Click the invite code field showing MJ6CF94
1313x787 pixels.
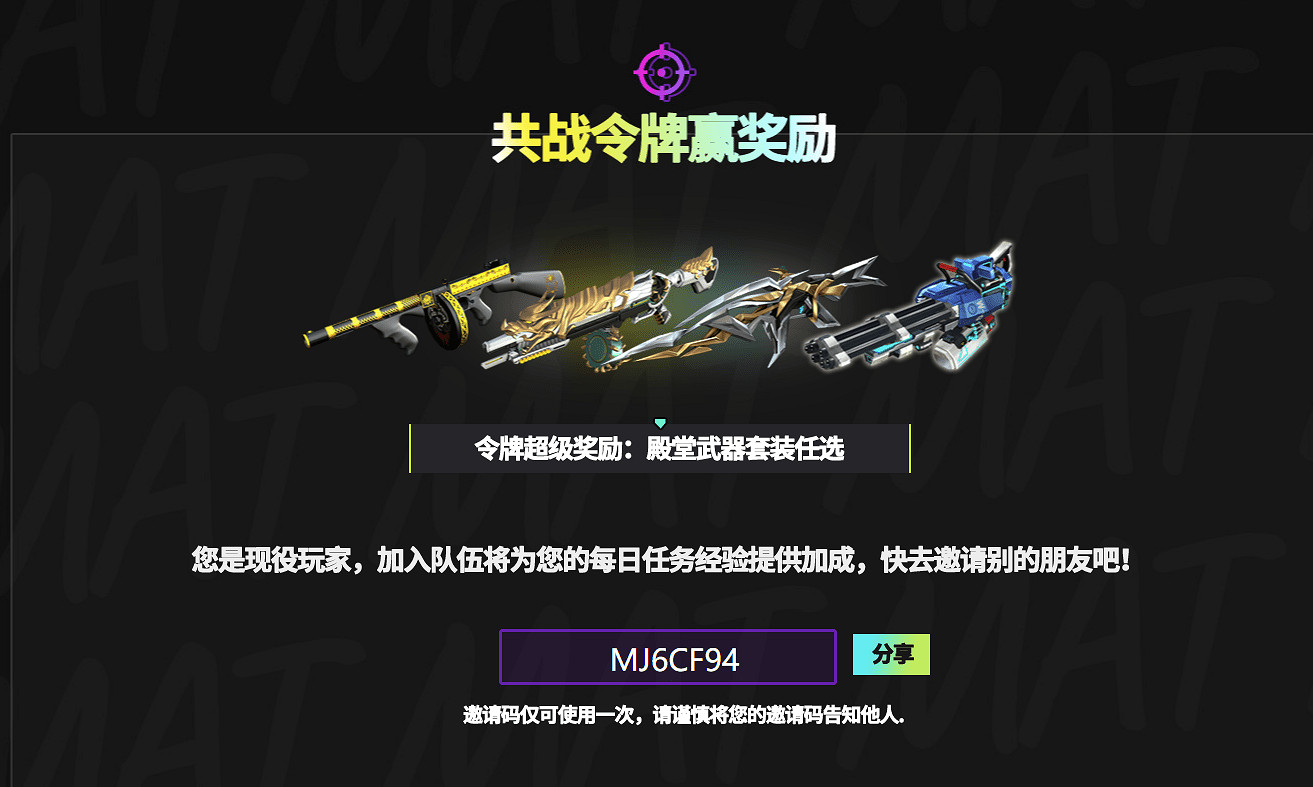668,657
